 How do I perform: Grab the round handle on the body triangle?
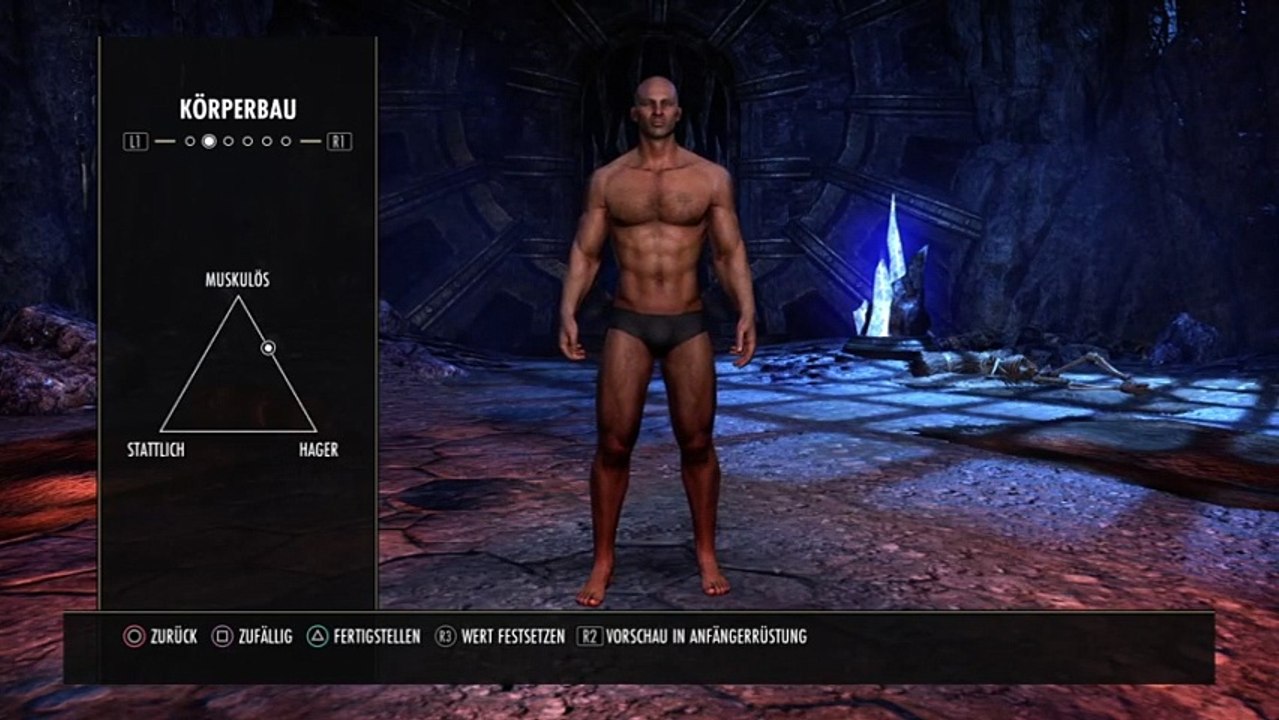[x=268, y=347]
